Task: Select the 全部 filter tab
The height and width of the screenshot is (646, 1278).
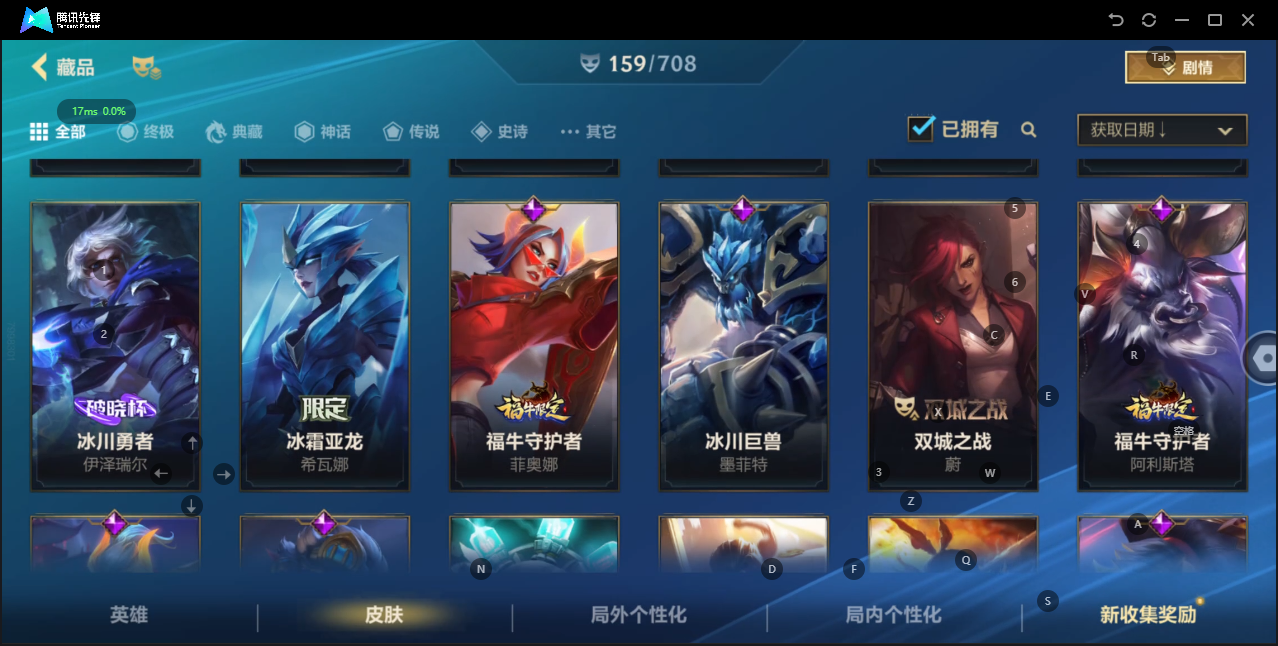Action: (x=58, y=131)
